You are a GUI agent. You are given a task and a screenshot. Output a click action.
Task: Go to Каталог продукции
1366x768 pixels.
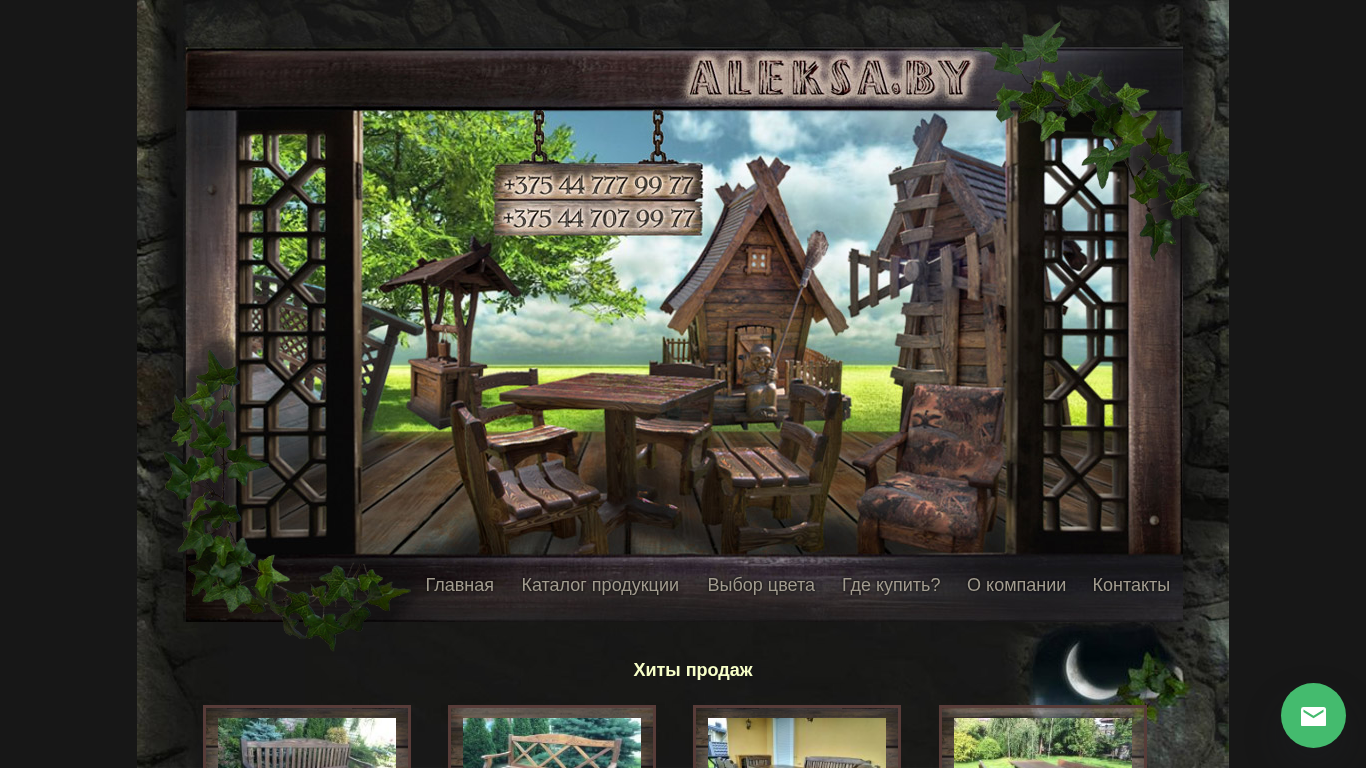(600, 585)
